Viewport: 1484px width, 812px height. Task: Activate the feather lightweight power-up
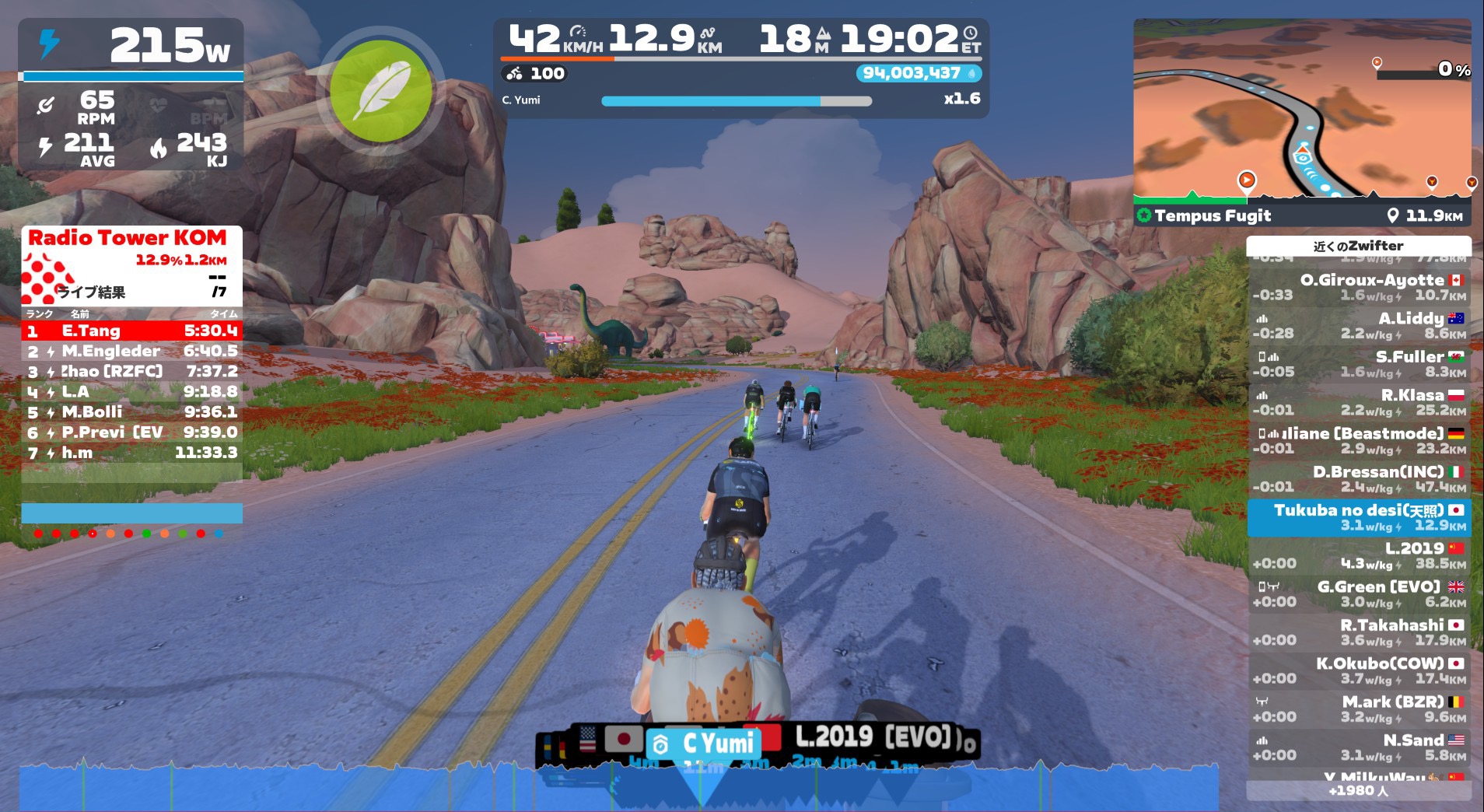coord(380,91)
